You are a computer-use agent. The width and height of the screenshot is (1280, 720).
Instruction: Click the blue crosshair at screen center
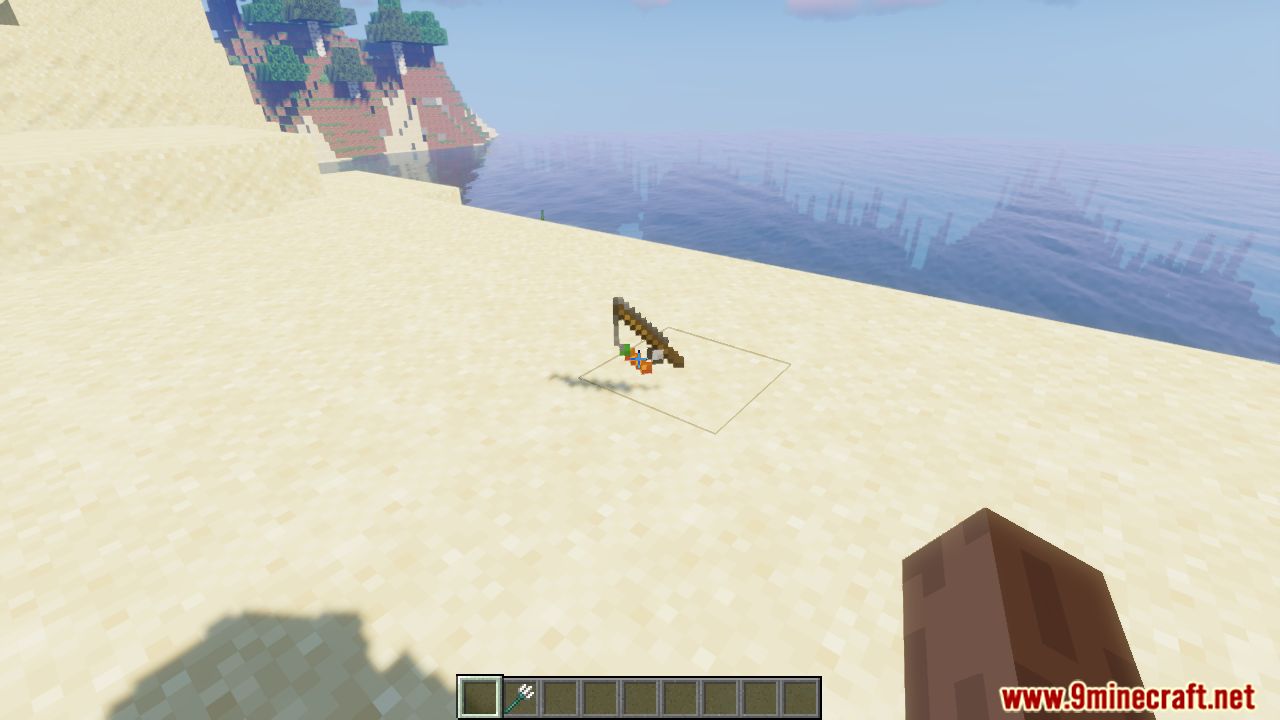(x=639, y=360)
